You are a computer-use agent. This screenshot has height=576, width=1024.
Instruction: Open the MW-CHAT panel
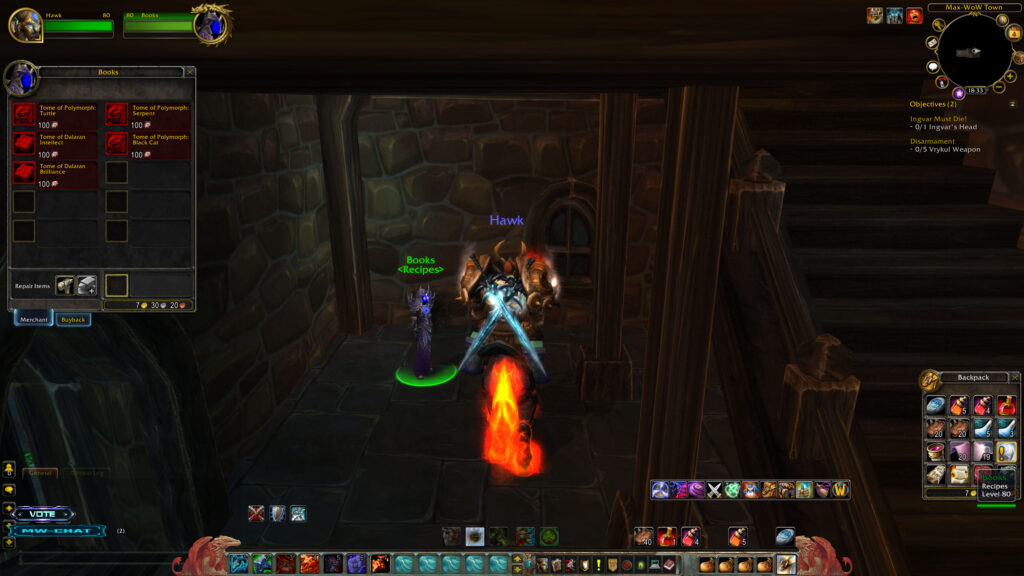60,530
